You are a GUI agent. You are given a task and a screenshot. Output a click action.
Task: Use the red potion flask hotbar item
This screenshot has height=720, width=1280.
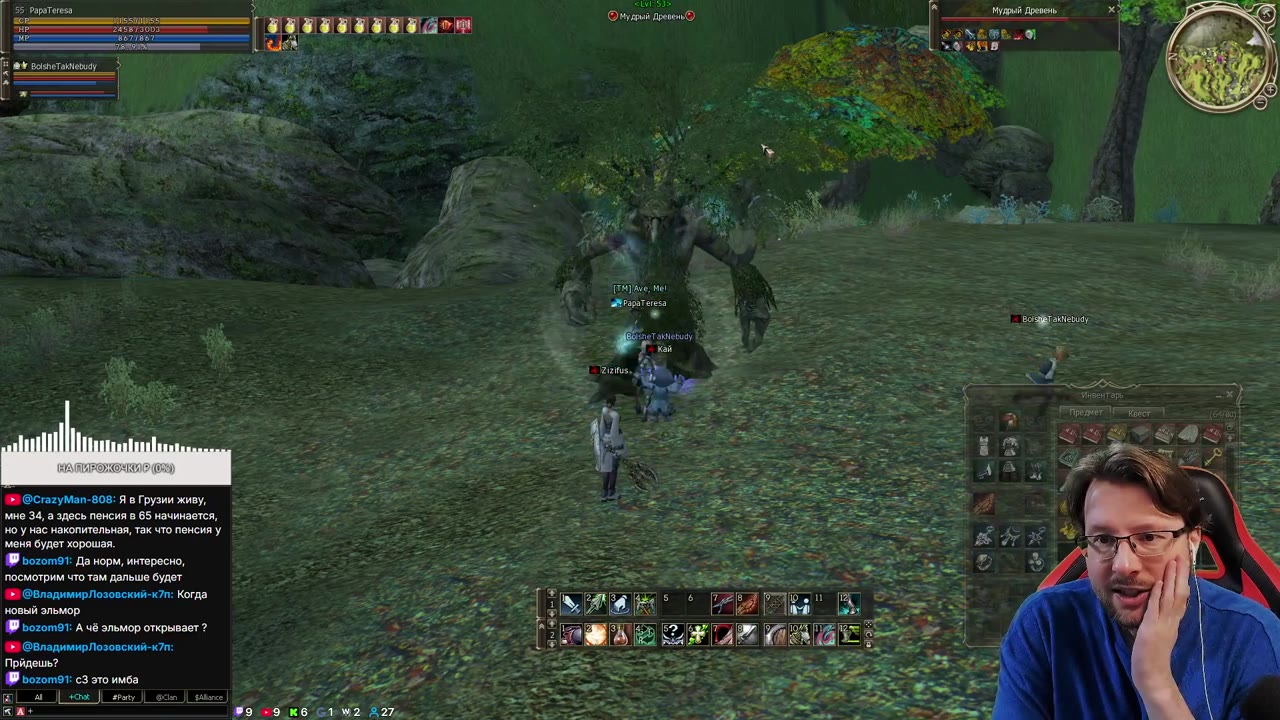tap(620, 635)
